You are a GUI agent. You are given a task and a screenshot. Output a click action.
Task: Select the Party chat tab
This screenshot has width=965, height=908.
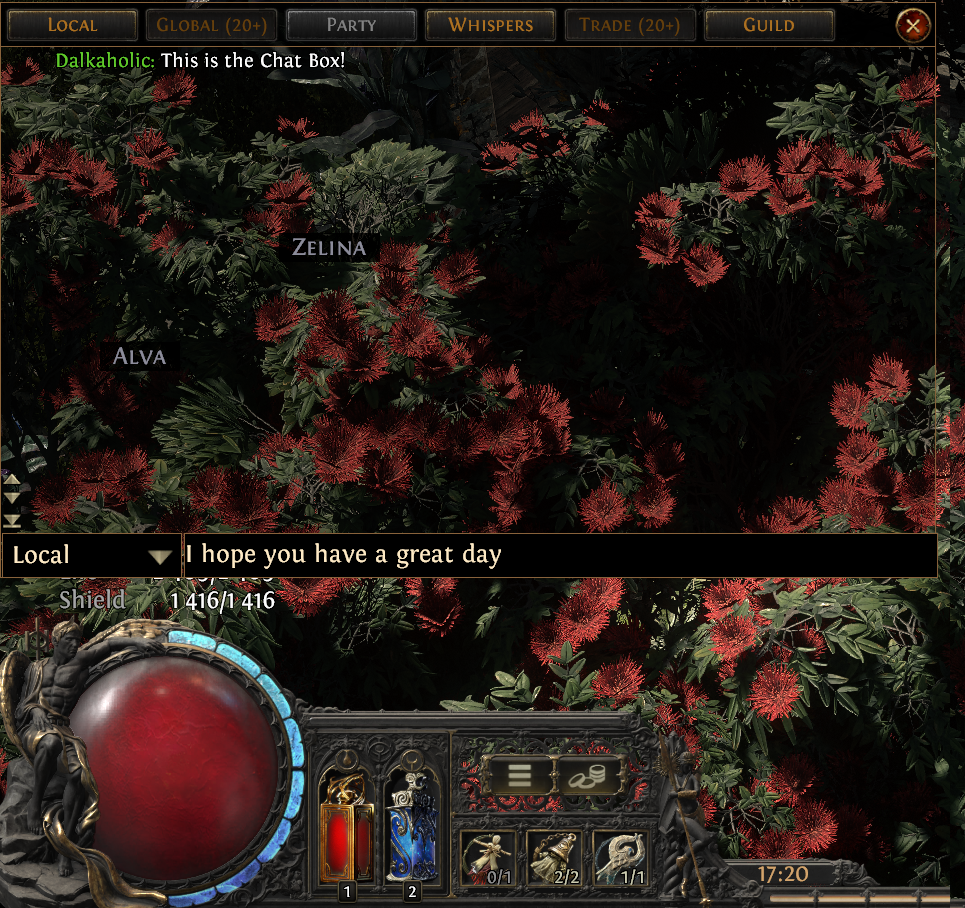pos(351,24)
